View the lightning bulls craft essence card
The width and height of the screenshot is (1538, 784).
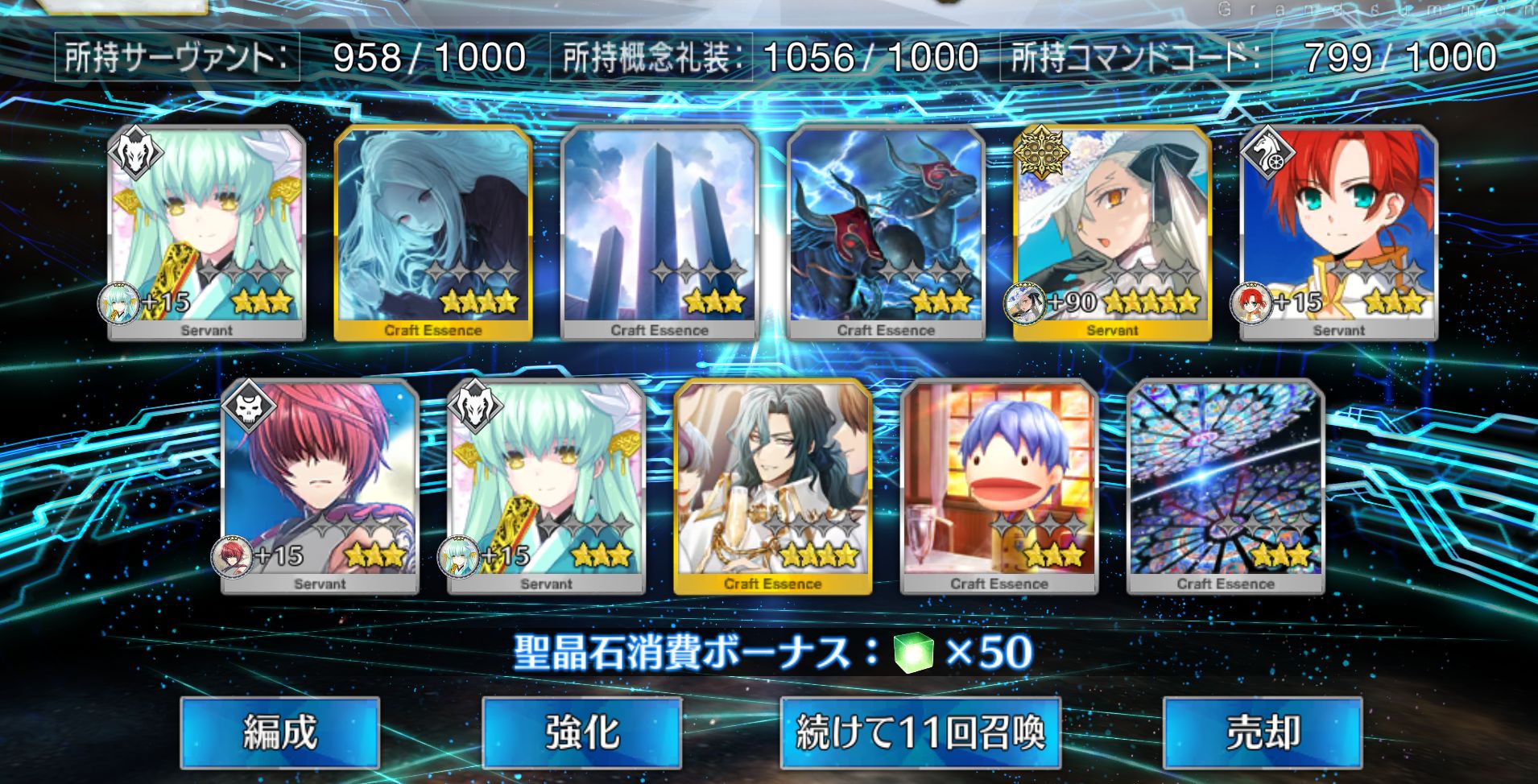[886, 233]
